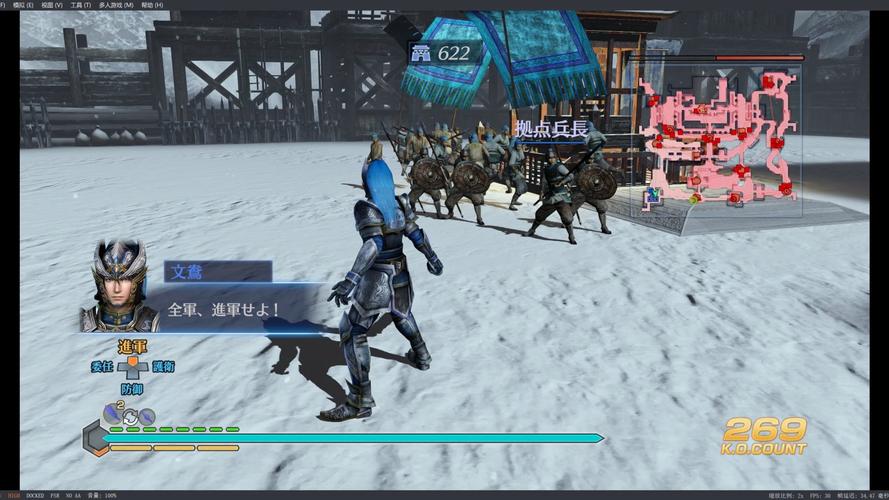
Task: Choose the 委任 delegate command
Action: (102, 367)
